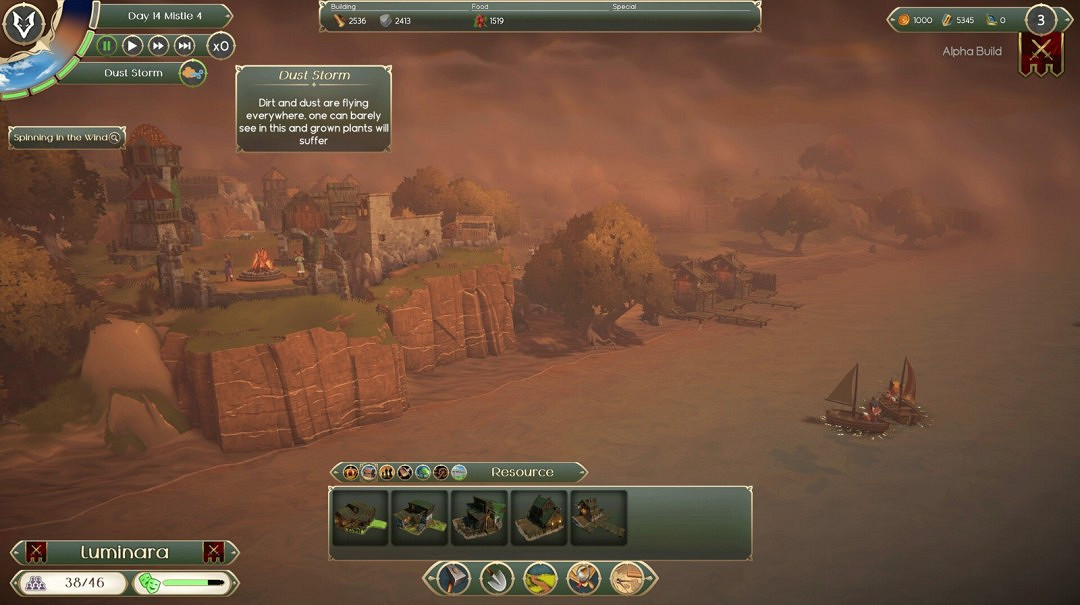Activate the road path tool

pyautogui.click(x=540, y=577)
